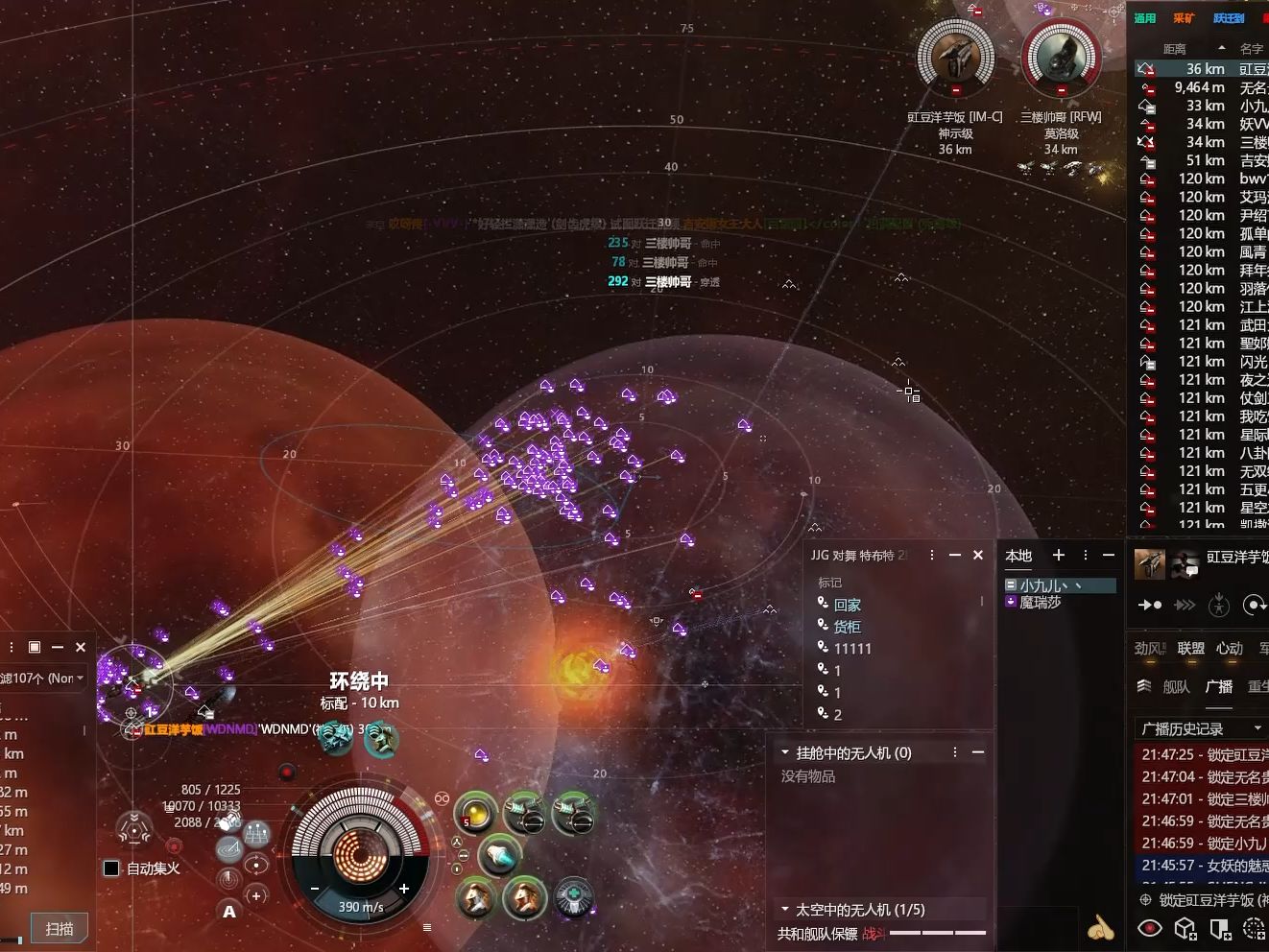
Task: Open the 广播历史记录 dropdown
Action: (1257, 728)
